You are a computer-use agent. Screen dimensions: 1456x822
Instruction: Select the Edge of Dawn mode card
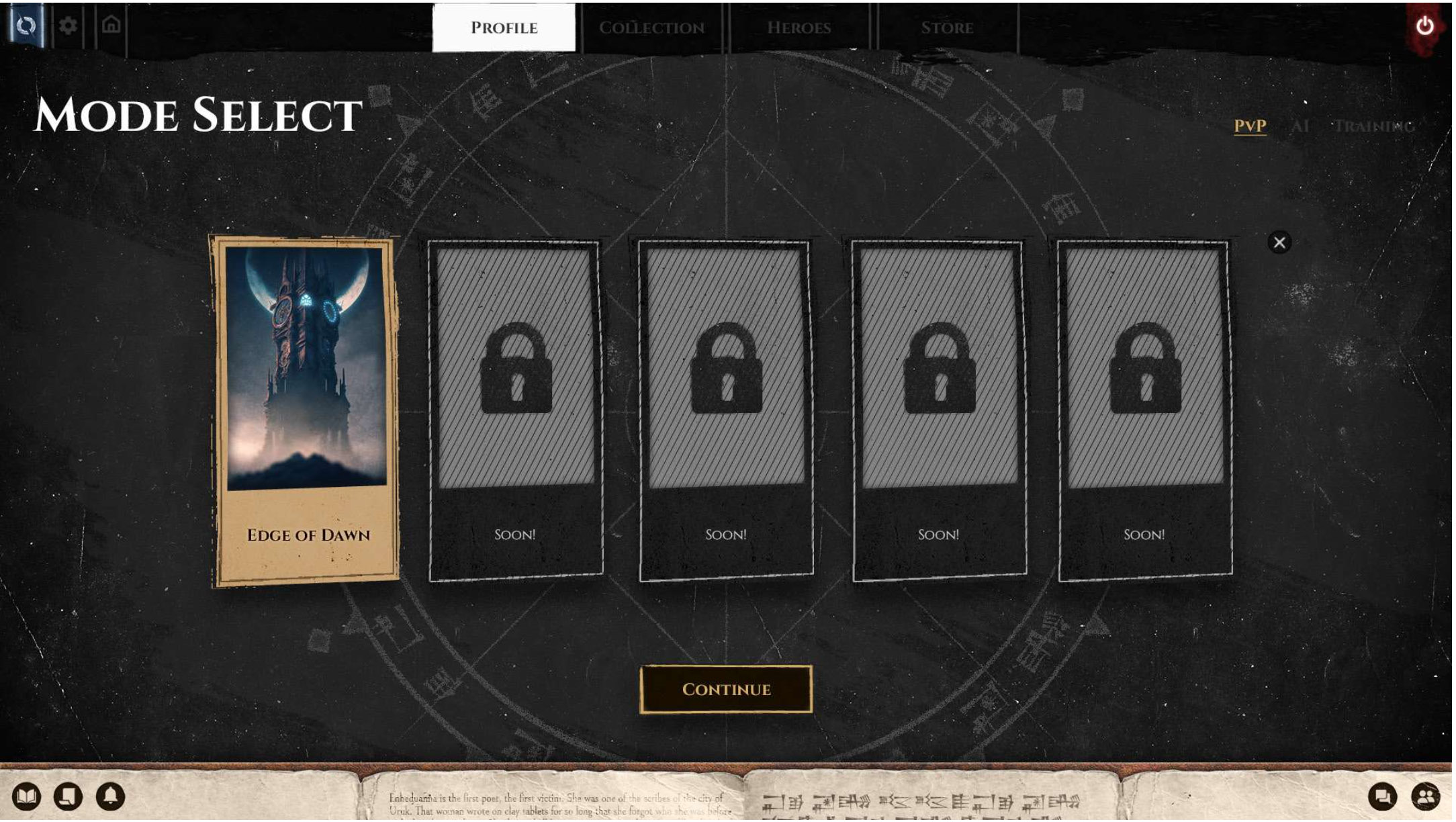(307, 410)
